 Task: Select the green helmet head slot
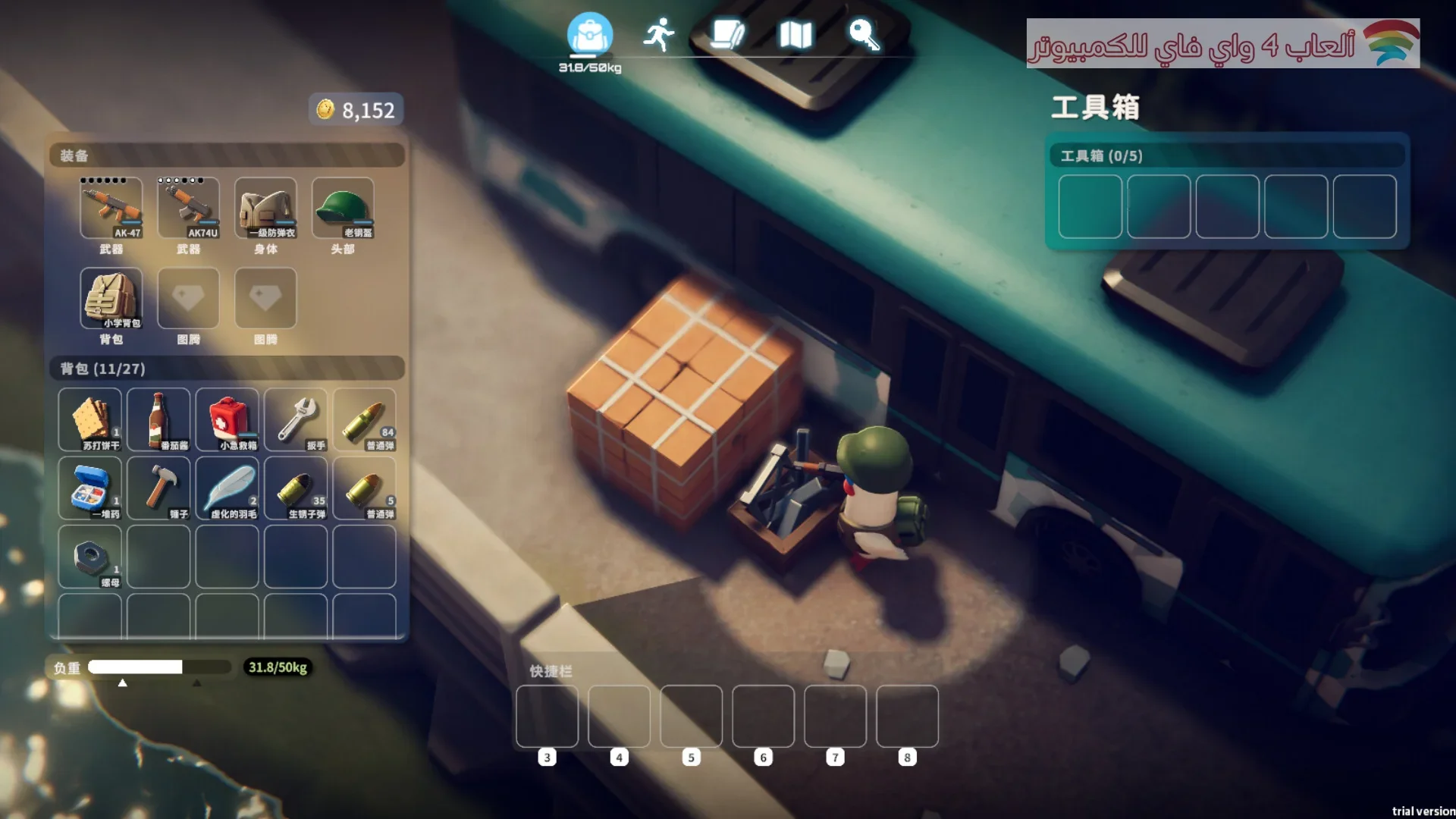(x=343, y=208)
